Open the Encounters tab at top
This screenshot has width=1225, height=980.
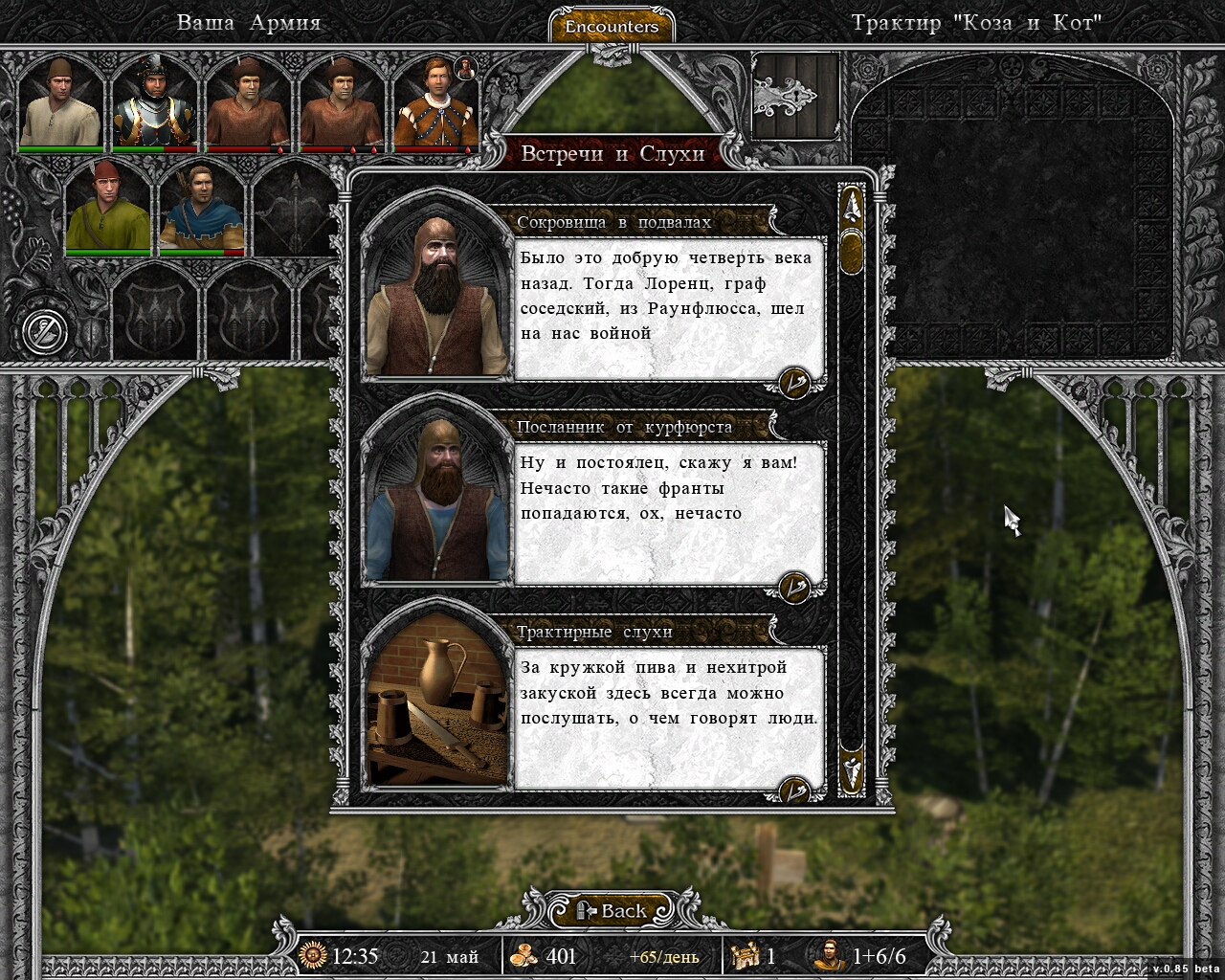click(x=612, y=27)
